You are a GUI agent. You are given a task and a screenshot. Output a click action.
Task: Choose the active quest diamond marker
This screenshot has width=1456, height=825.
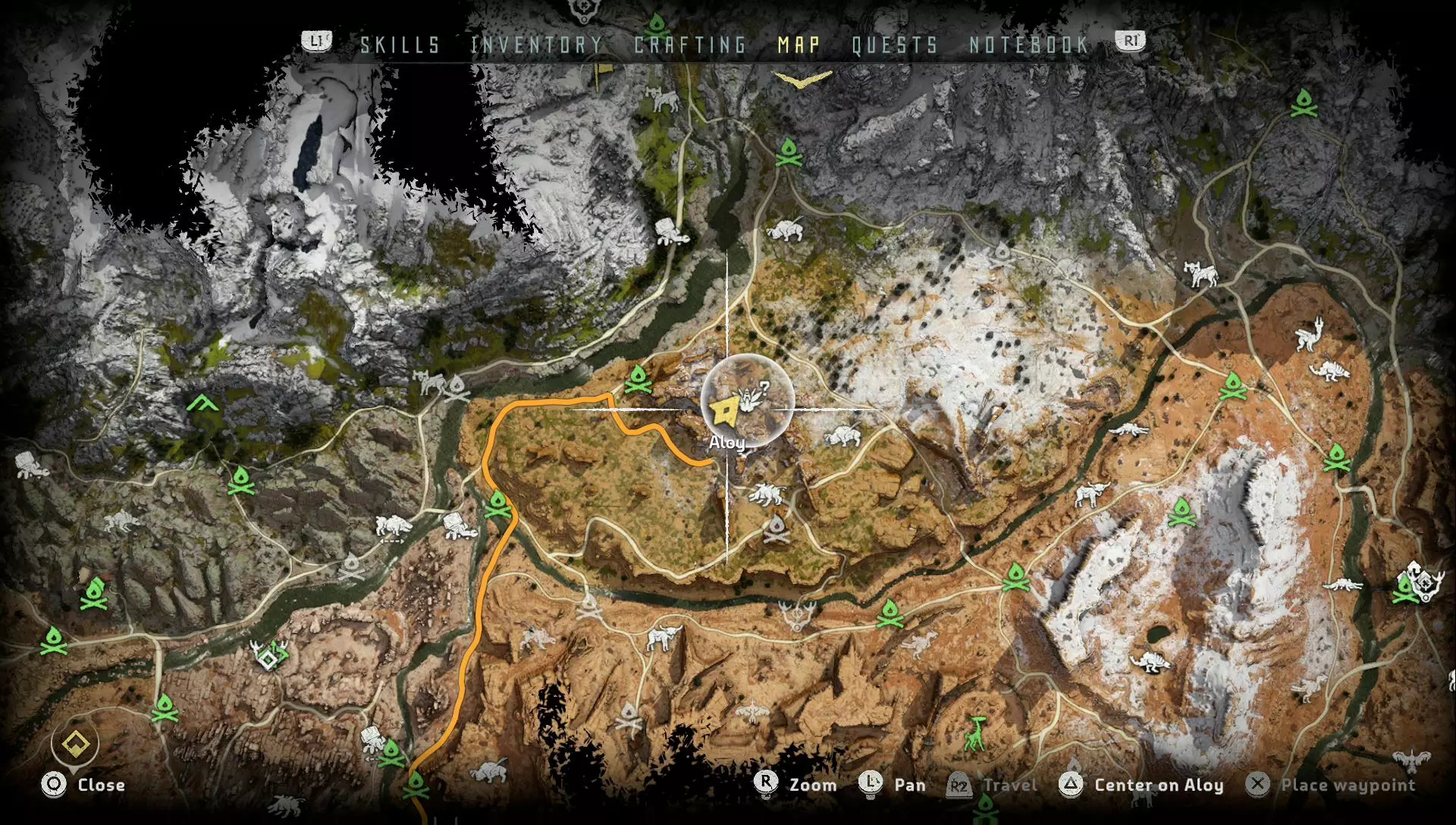pos(268,659)
